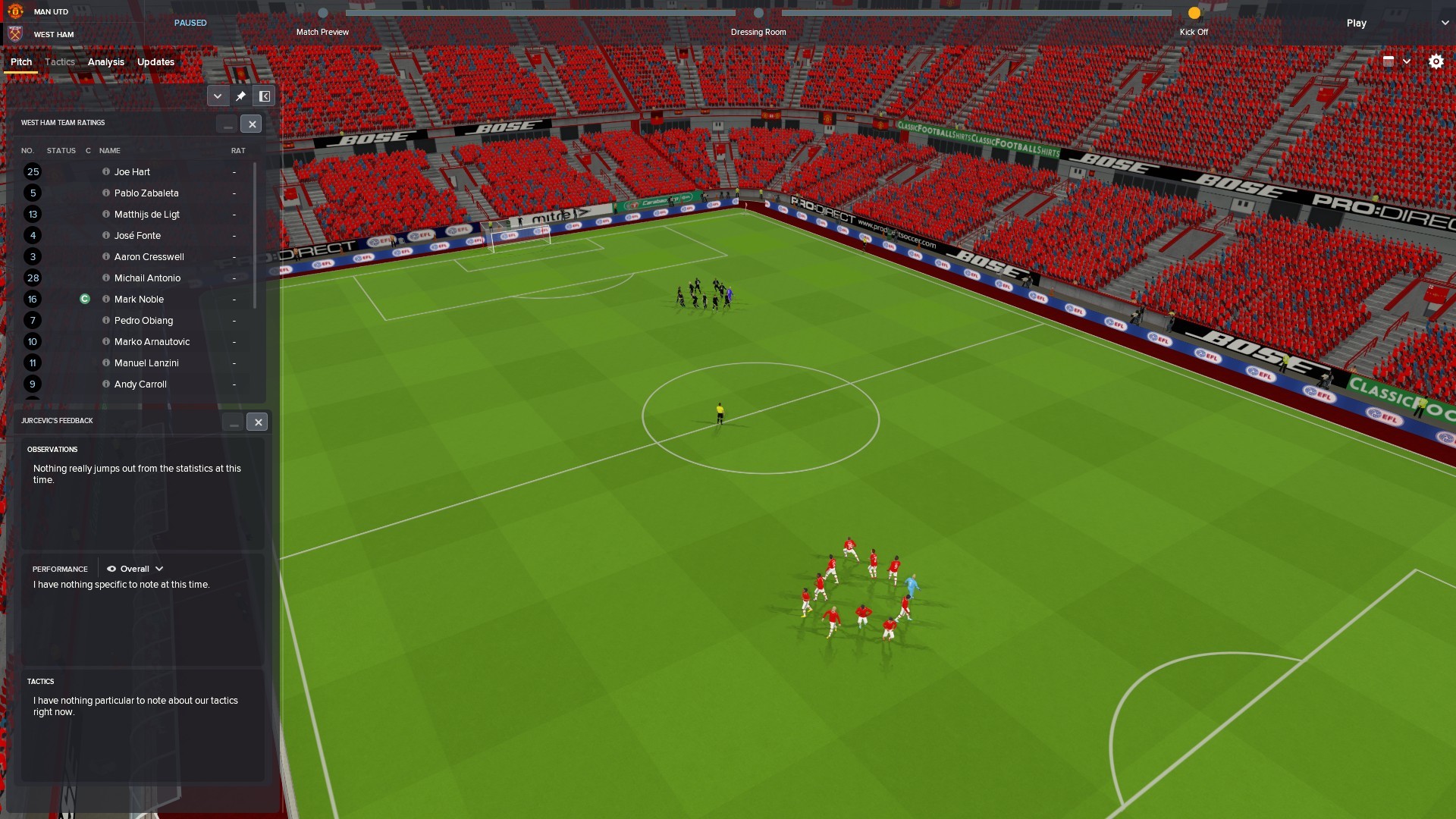Open the dropdown arrow beside Play

click(x=1445, y=24)
